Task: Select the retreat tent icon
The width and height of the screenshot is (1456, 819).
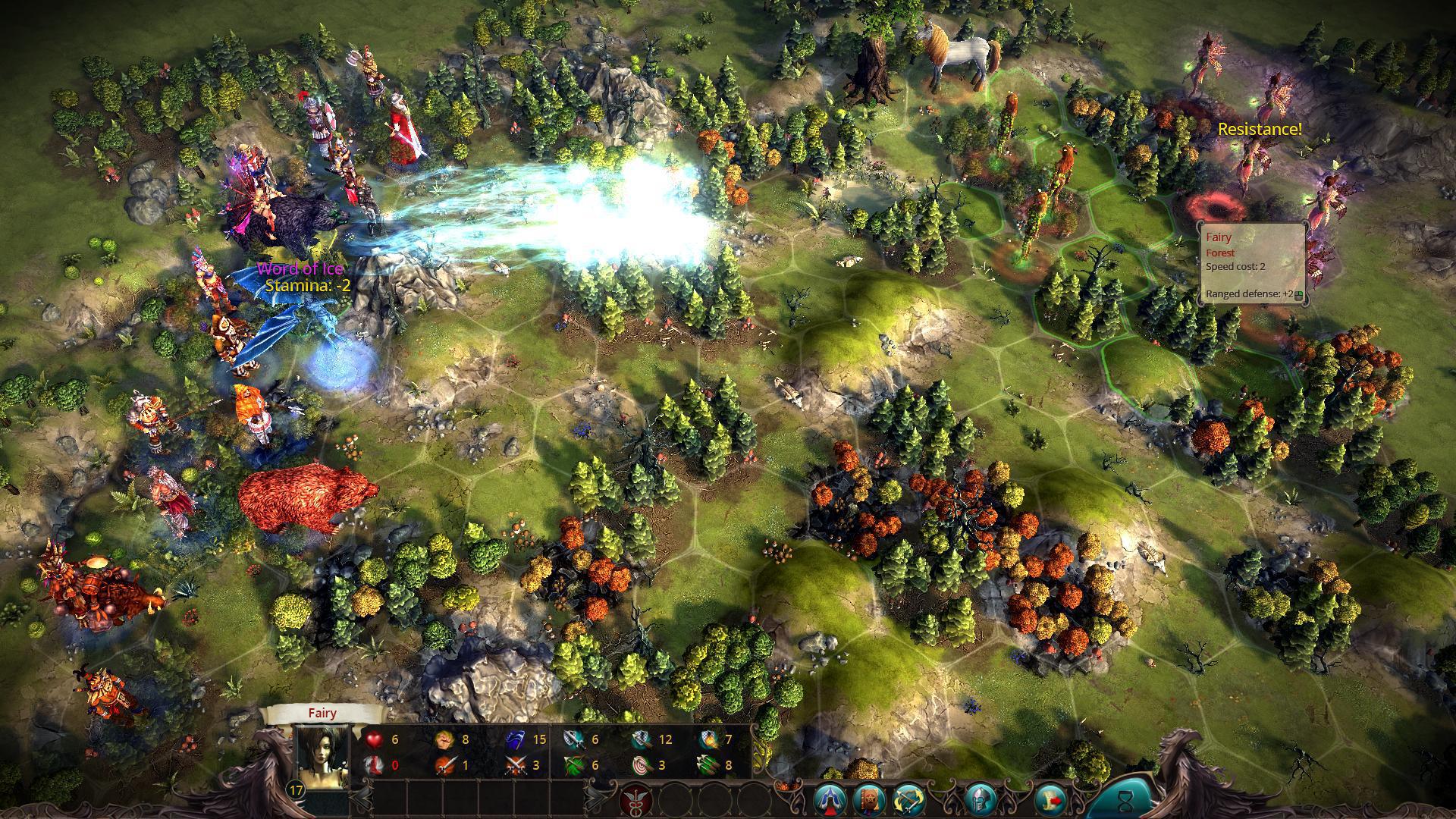Action: 830,800
